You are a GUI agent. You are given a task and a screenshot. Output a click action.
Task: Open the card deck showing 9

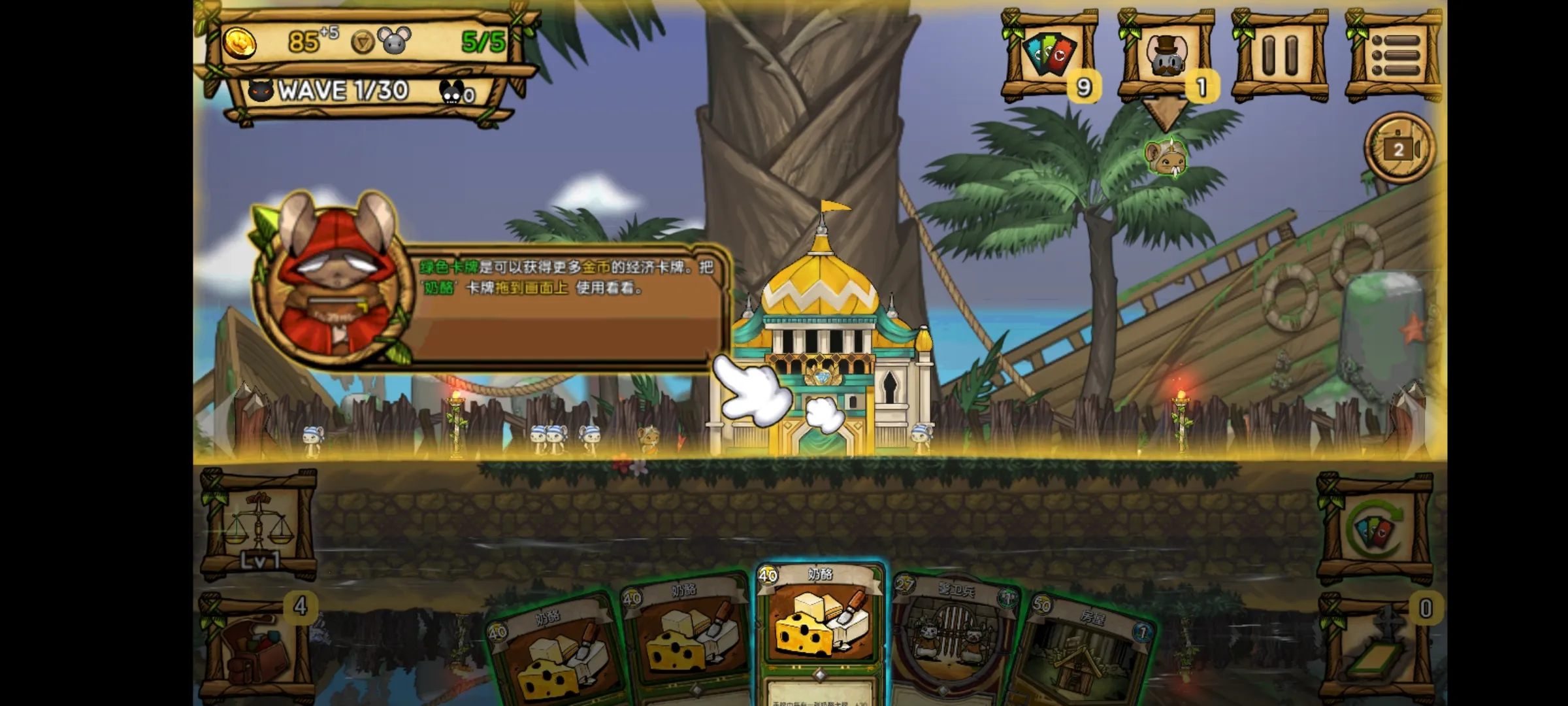[x=1050, y=55]
